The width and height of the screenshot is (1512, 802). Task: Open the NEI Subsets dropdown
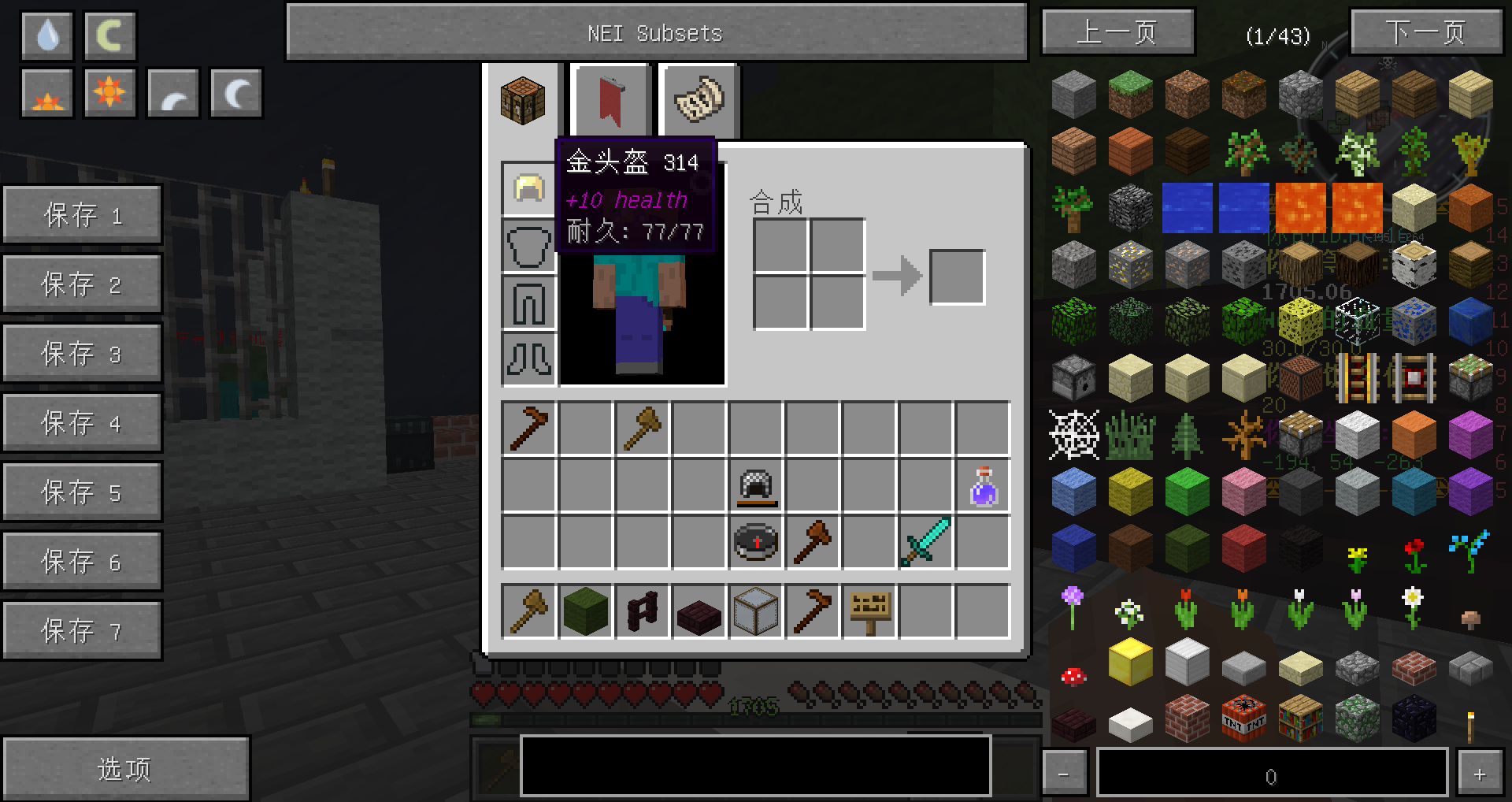point(656,33)
